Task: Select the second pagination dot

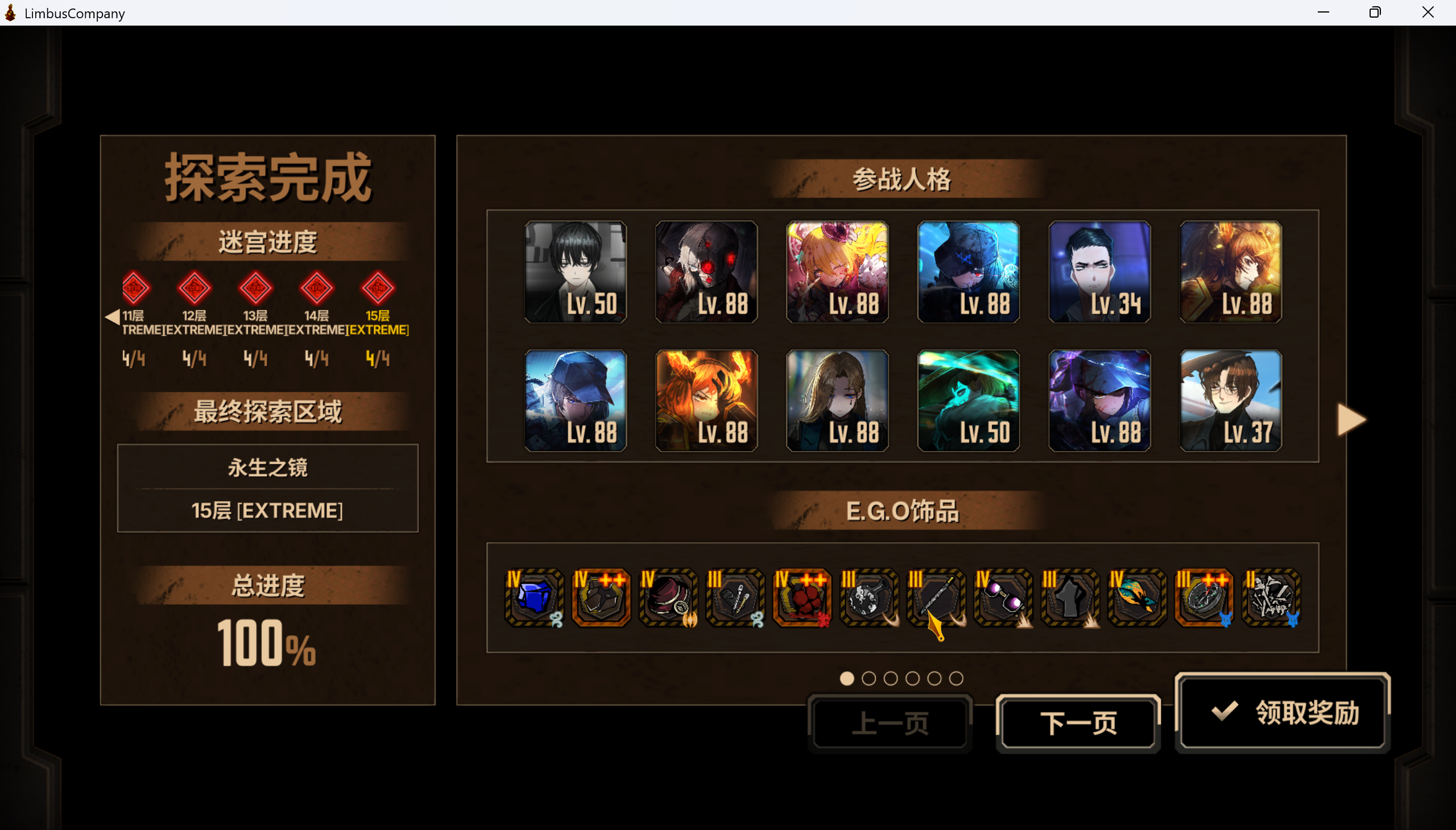Action: coord(868,678)
